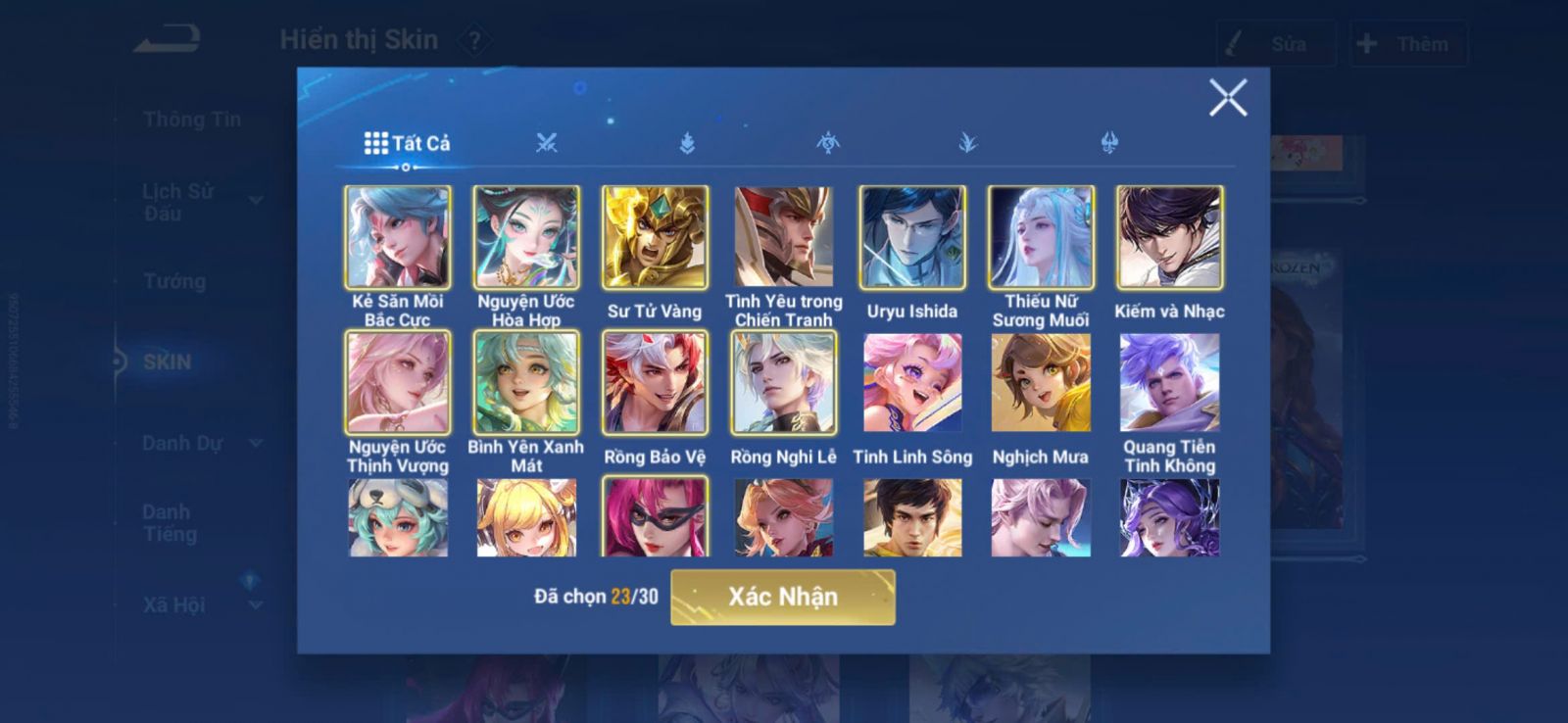Choose the Thiếu Nữ Sương Muối skin
The width and height of the screenshot is (1568, 723).
click(x=1041, y=237)
